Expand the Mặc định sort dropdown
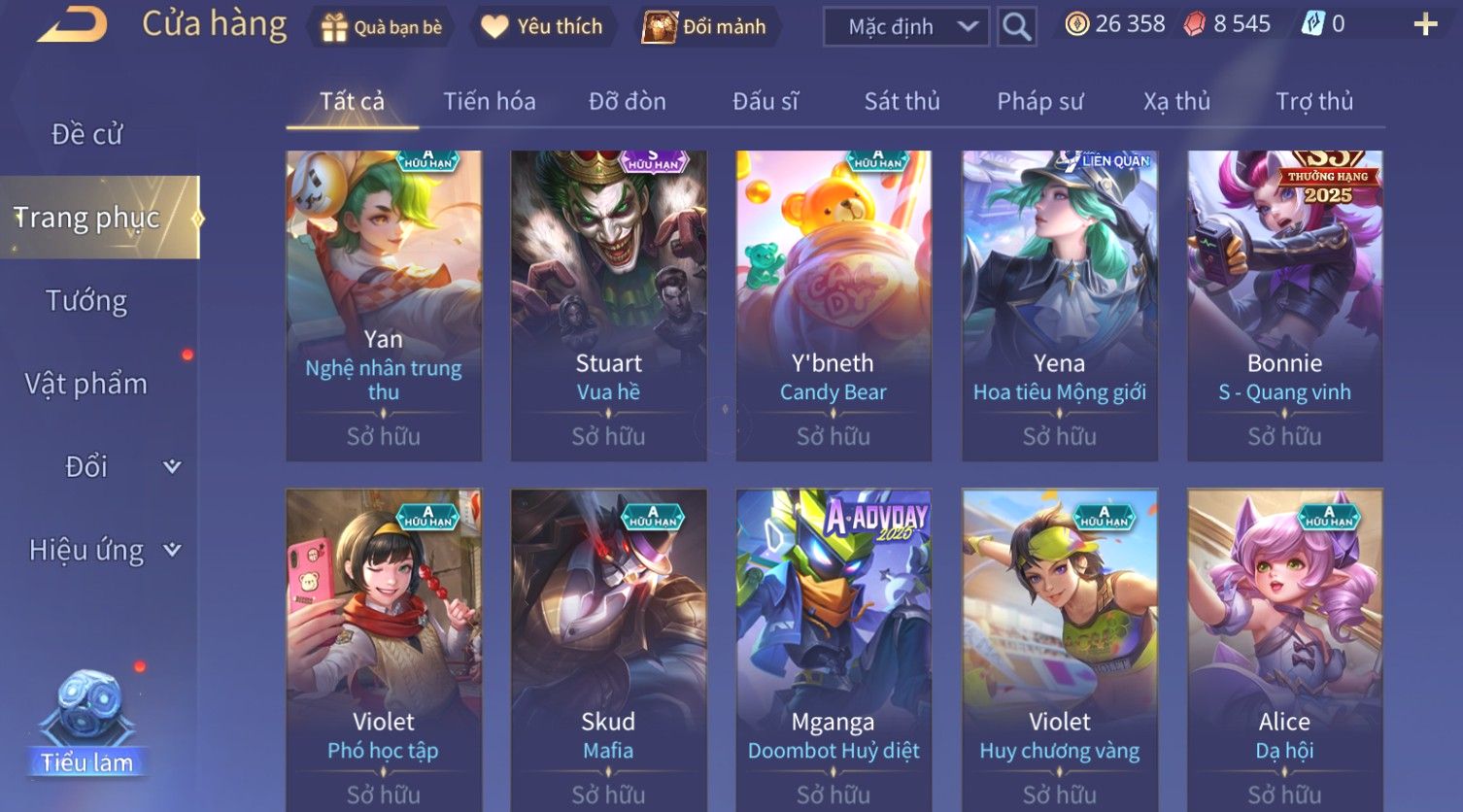The height and width of the screenshot is (812, 1463). 905,27
